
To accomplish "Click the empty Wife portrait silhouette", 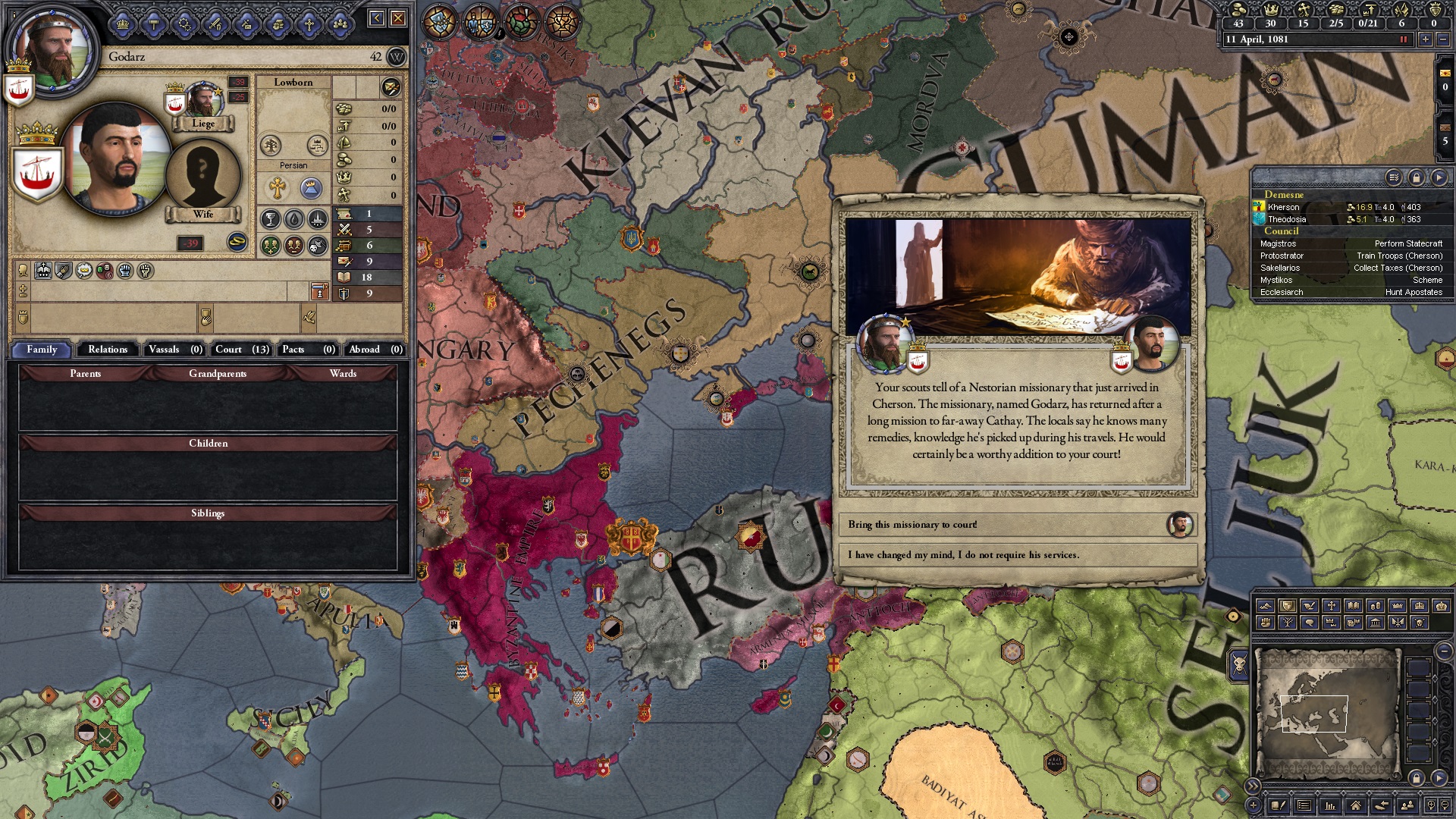I will (x=202, y=174).
